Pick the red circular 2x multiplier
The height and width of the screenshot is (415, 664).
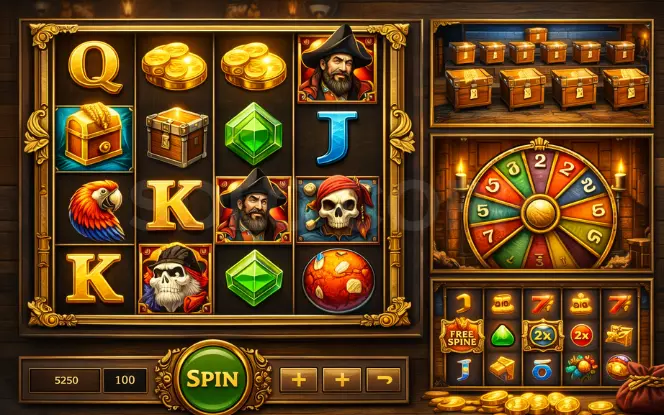pos(582,334)
